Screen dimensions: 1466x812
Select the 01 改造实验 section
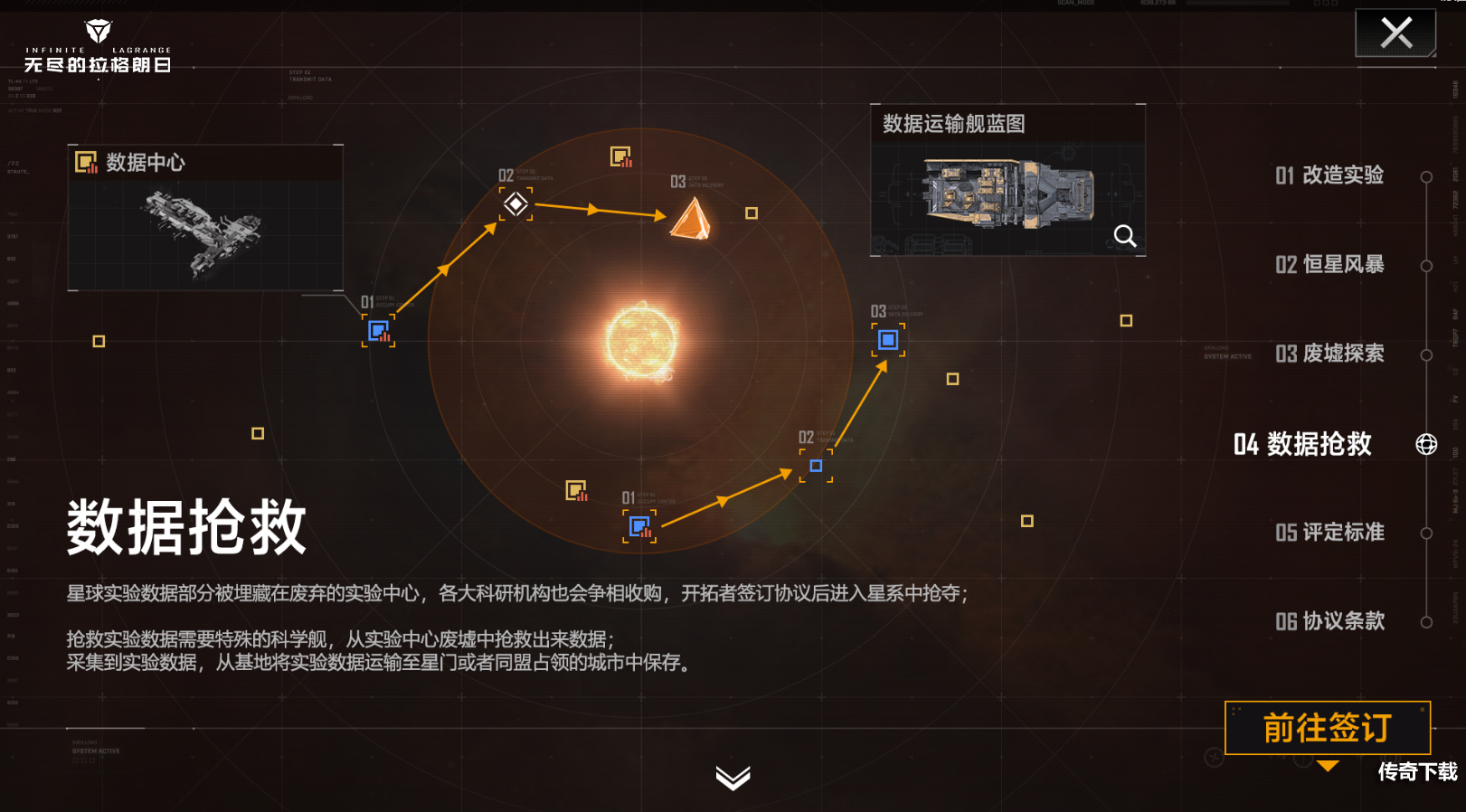click(1331, 176)
